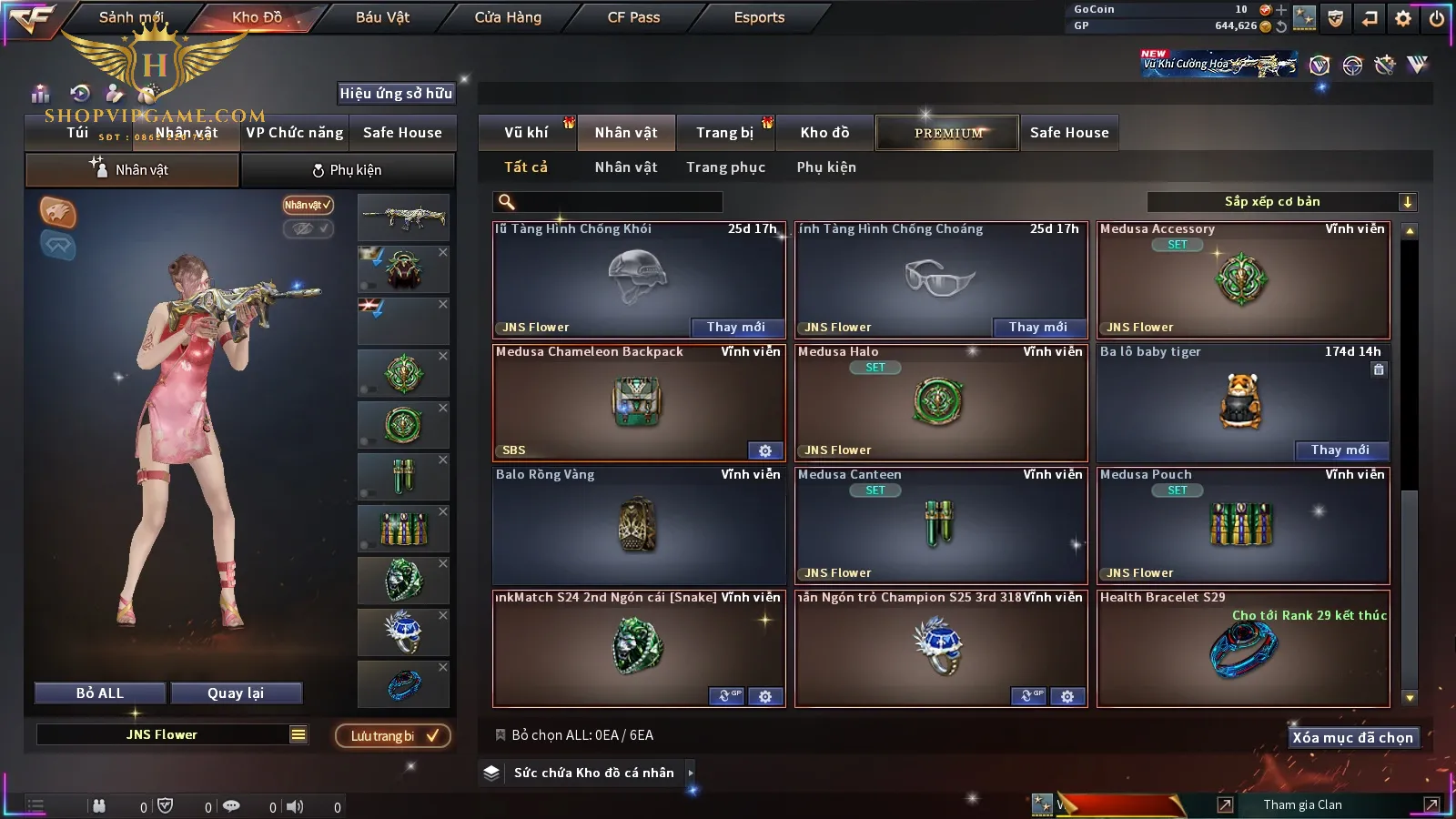Filter items by Phụ kiện
The height and width of the screenshot is (819, 1456).
pyautogui.click(x=826, y=167)
